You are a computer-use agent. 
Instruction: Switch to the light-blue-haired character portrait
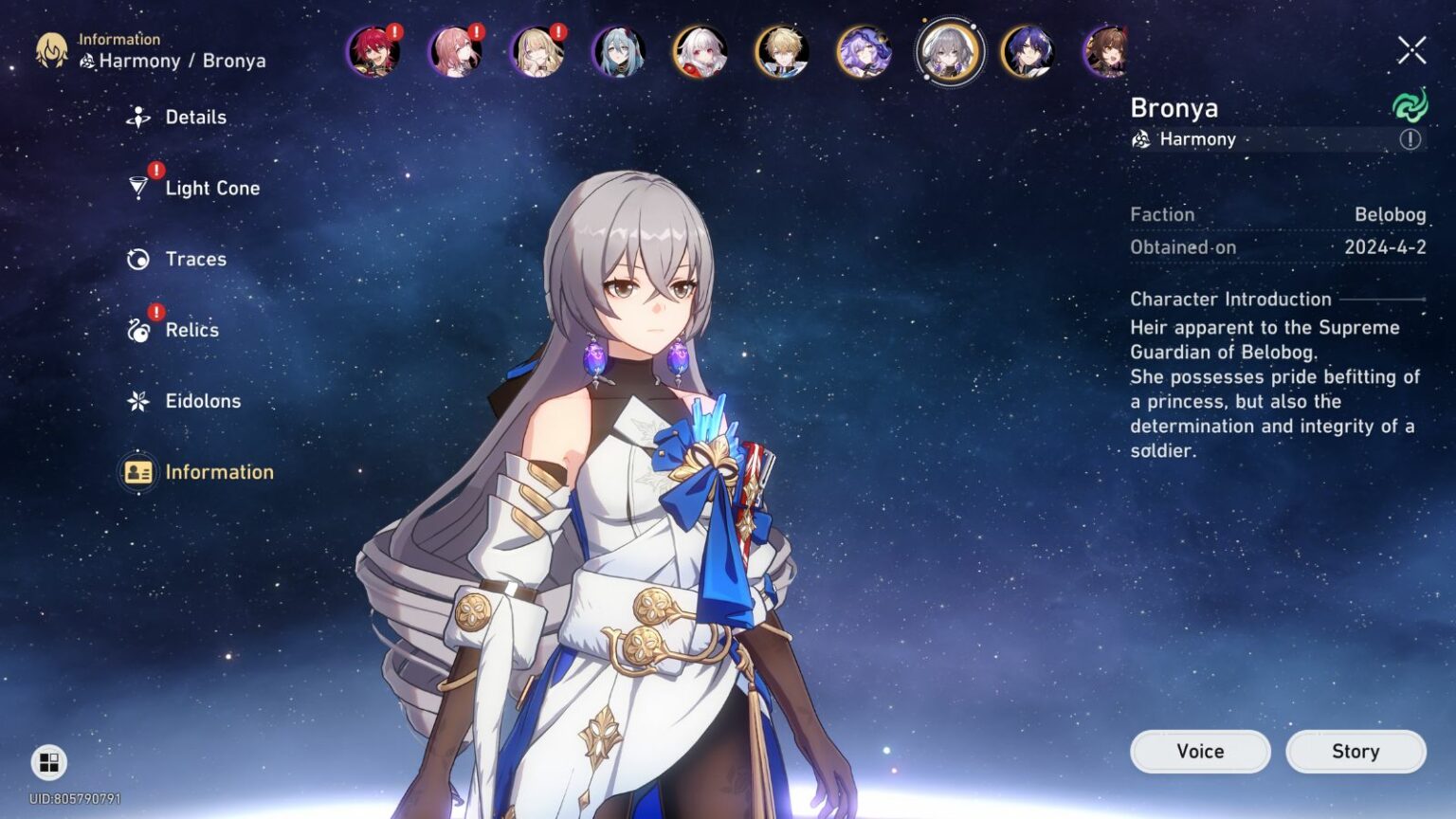(619, 51)
